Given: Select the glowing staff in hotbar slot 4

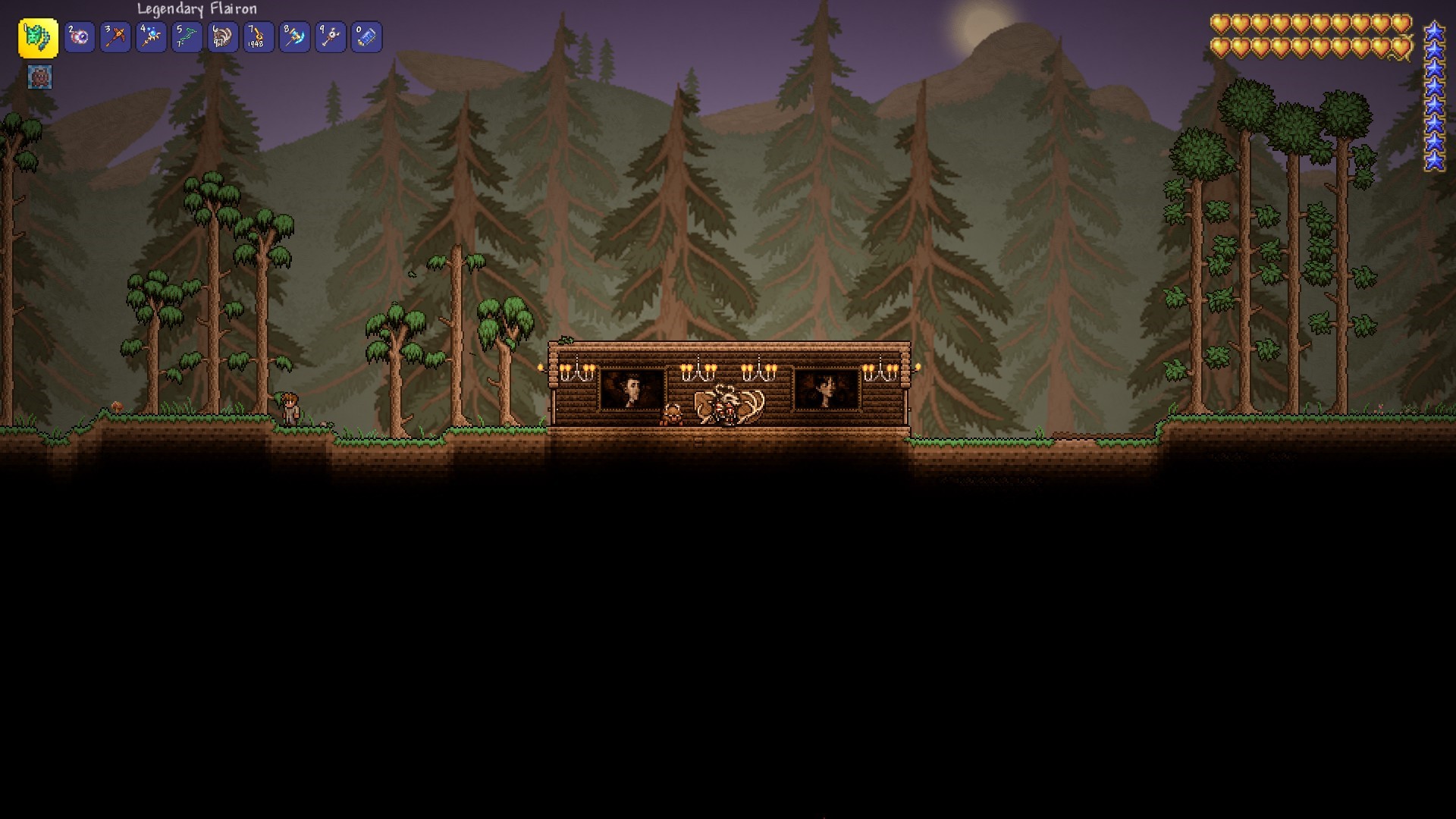Looking at the screenshot, I should (150, 36).
